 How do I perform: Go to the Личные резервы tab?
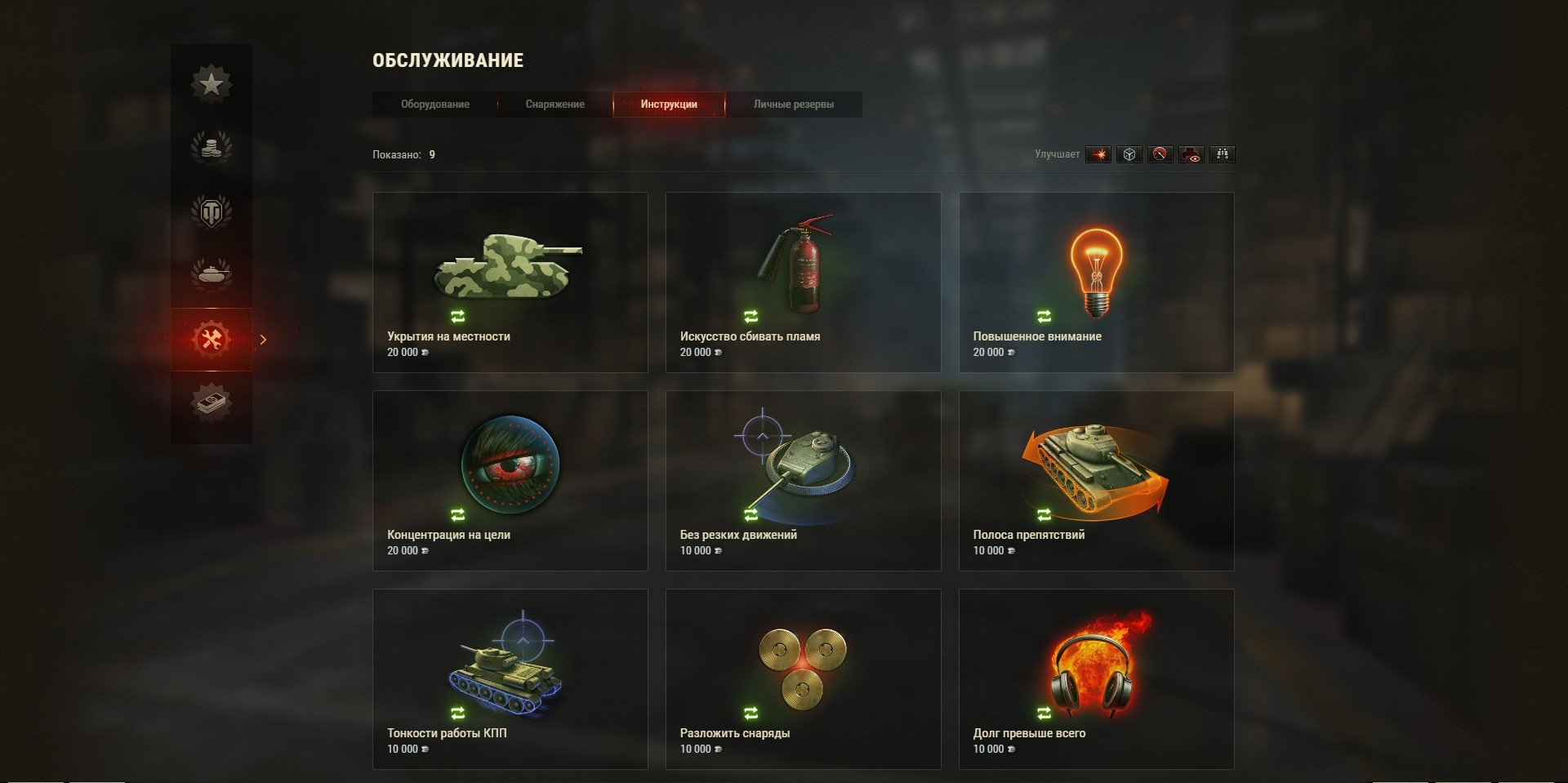click(793, 105)
